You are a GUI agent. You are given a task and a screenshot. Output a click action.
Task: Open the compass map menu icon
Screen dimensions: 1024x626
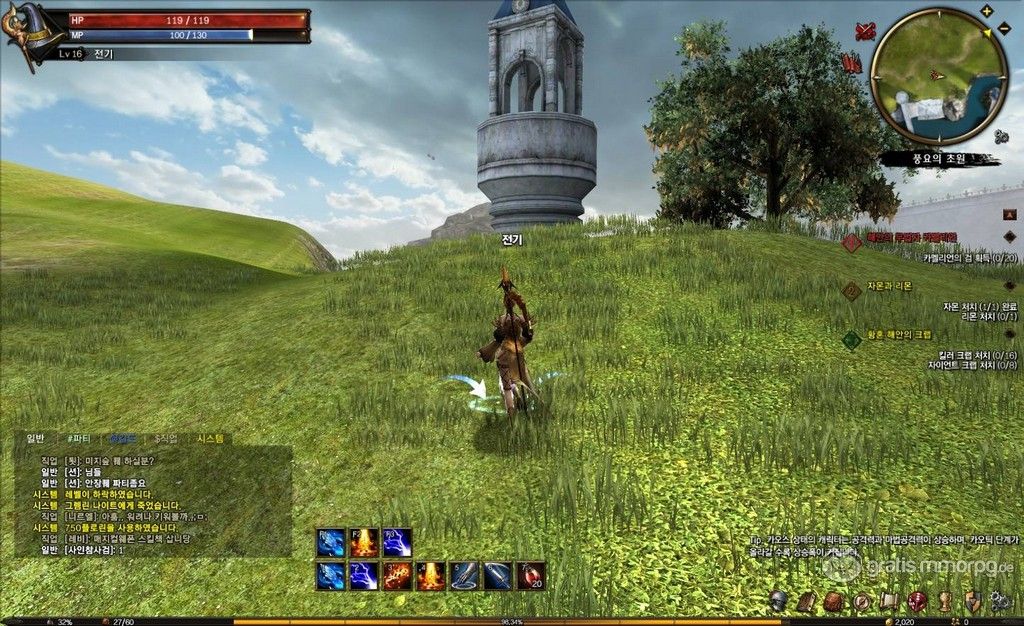(861, 601)
